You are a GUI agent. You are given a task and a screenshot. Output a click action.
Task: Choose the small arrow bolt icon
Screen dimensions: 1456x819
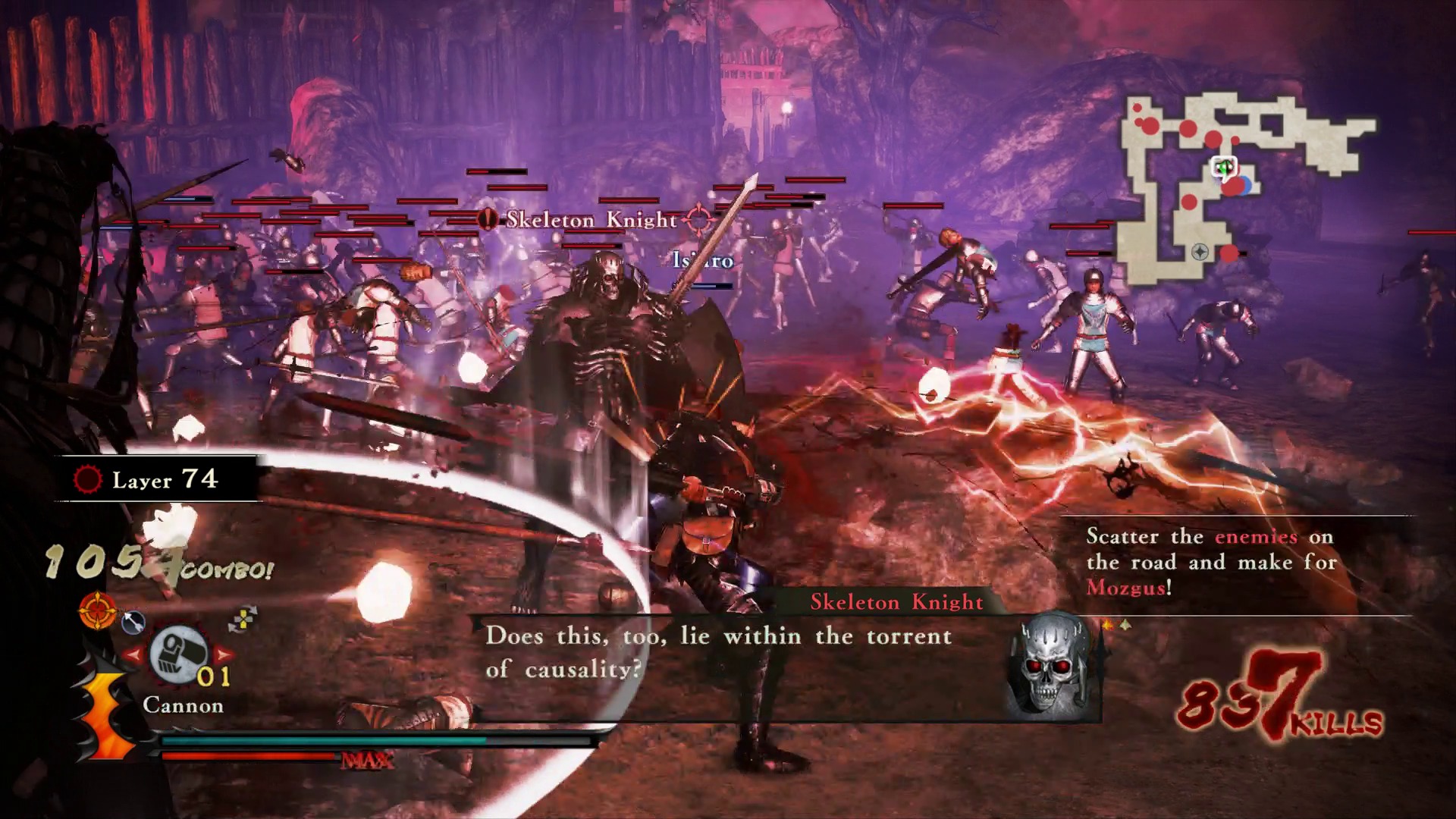coord(133,622)
